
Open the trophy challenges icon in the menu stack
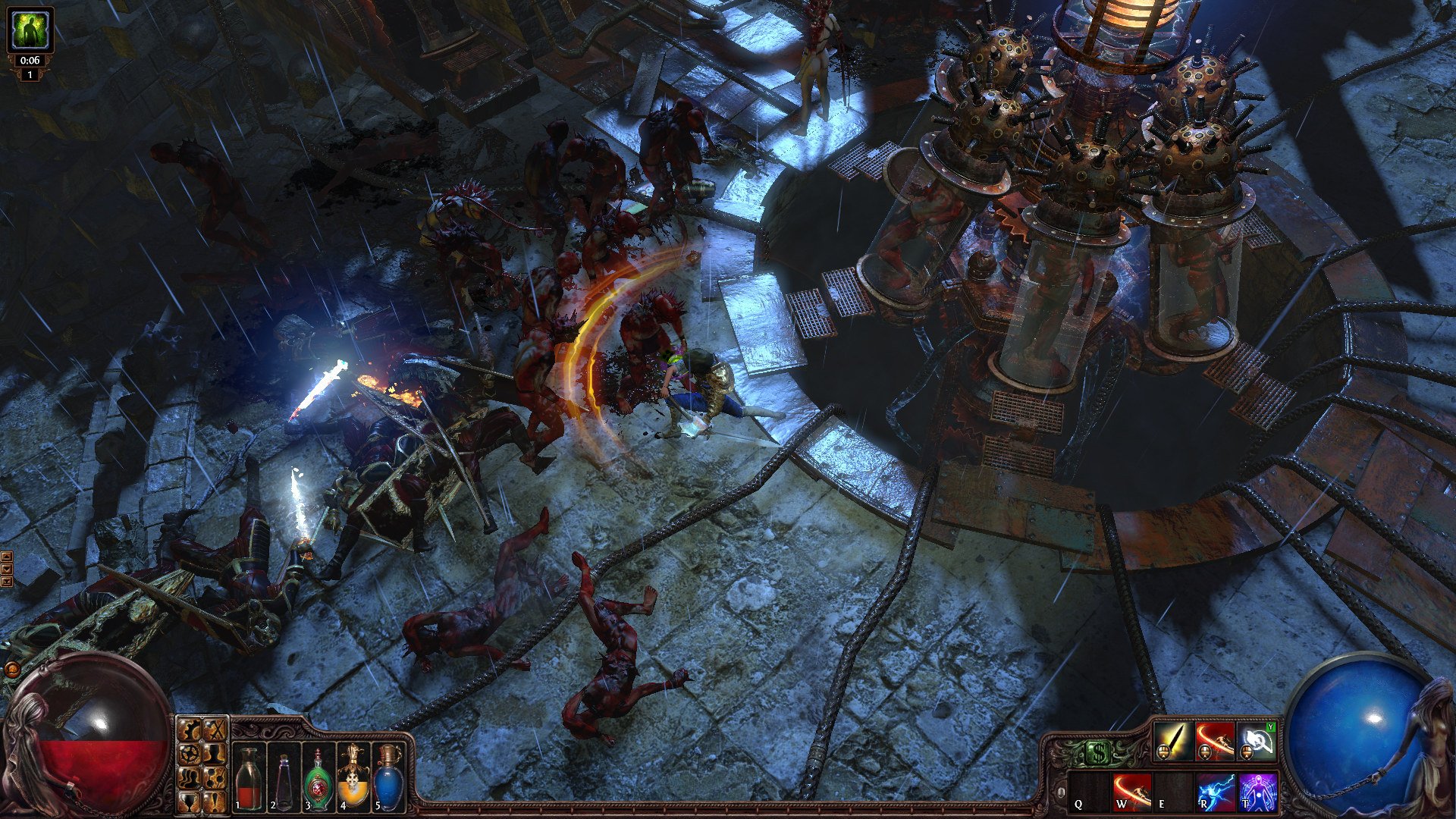pos(187,802)
